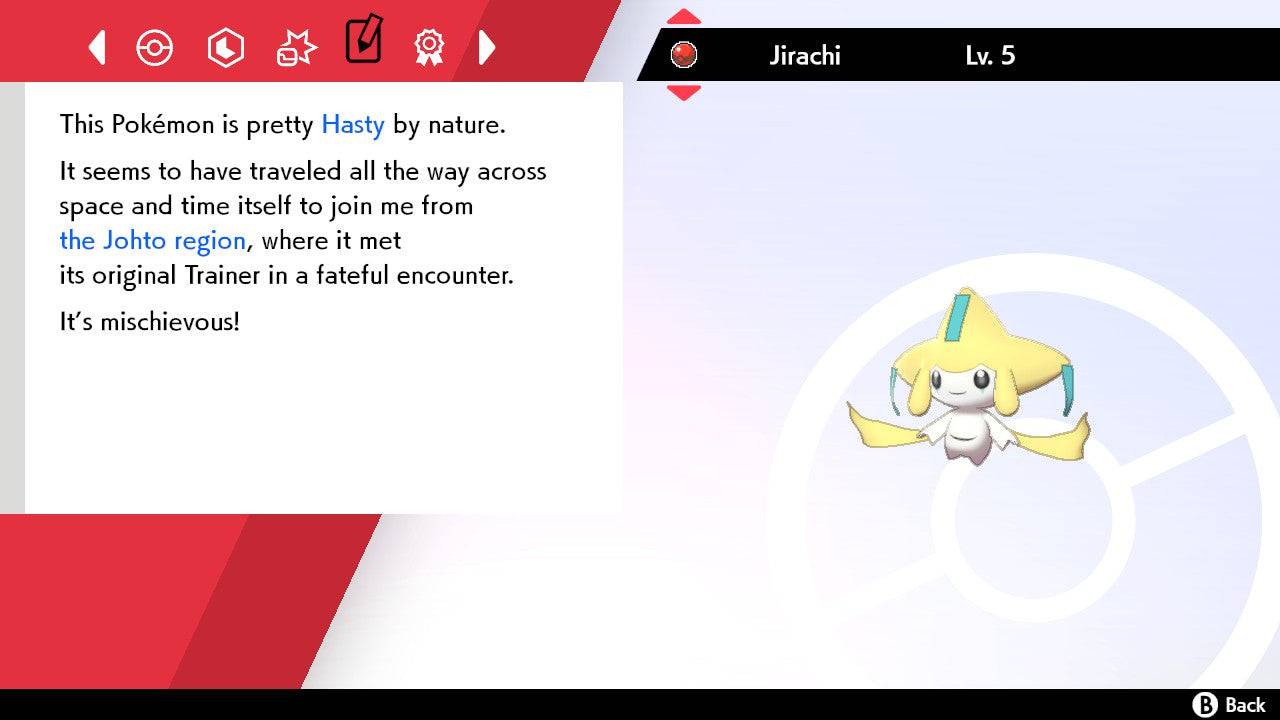
Task: Click the mischievous characteristic text
Action: pyautogui.click(x=149, y=321)
